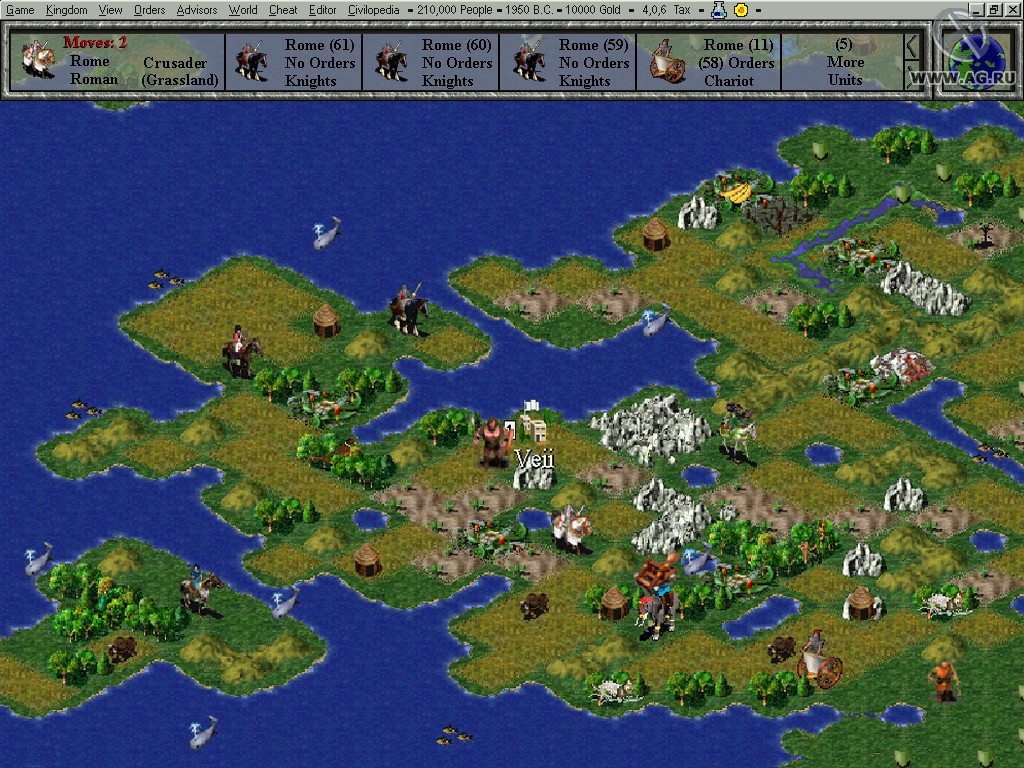
Task: Open the View menu
Action: pyautogui.click(x=110, y=10)
